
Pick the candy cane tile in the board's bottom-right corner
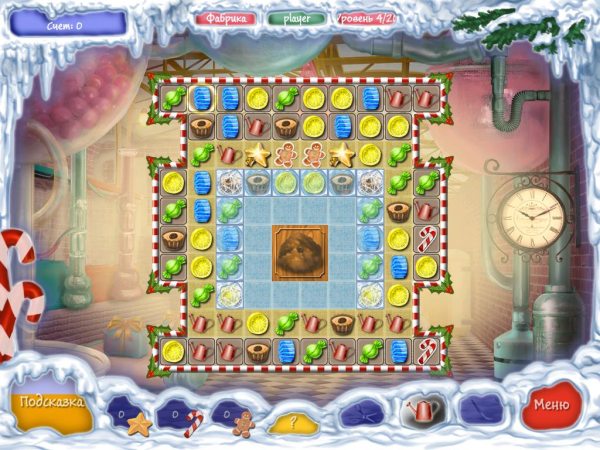coord(427,351)
